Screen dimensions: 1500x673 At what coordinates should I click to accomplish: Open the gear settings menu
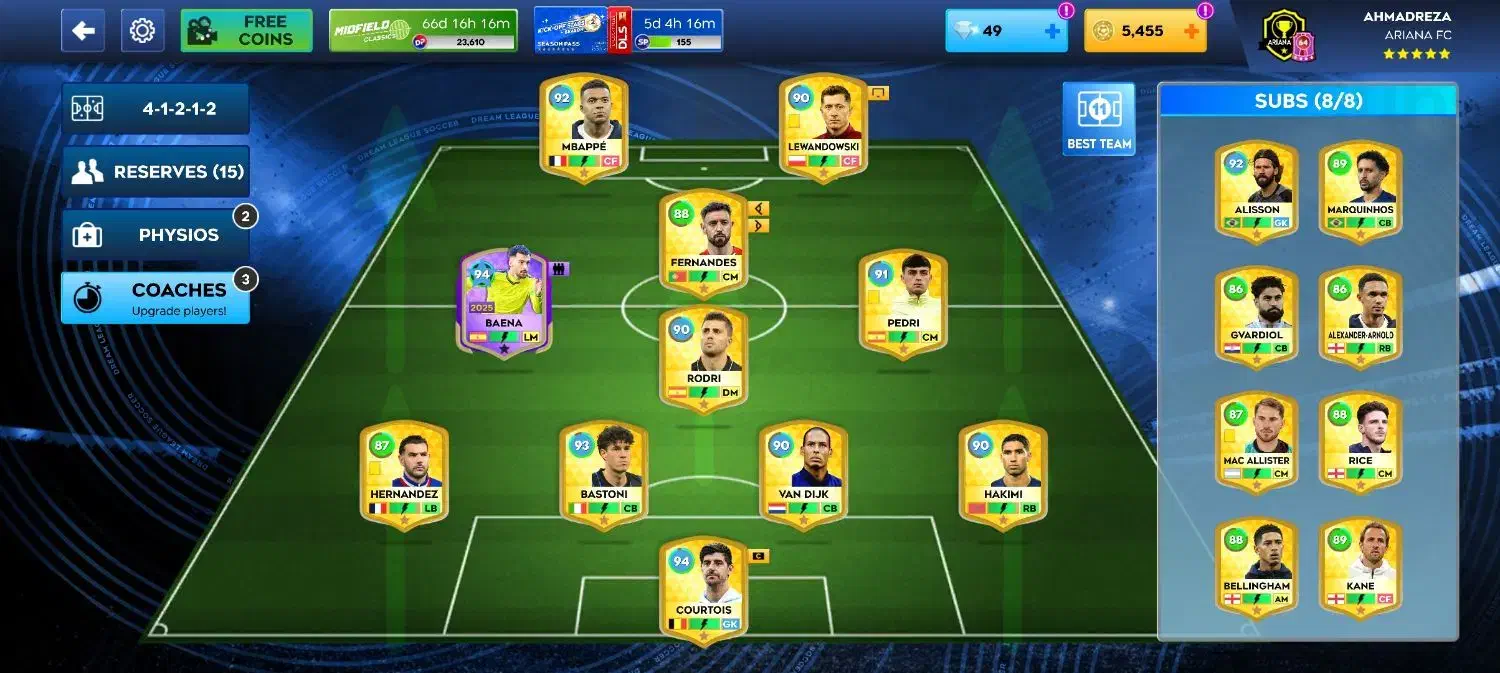point(142,31)
